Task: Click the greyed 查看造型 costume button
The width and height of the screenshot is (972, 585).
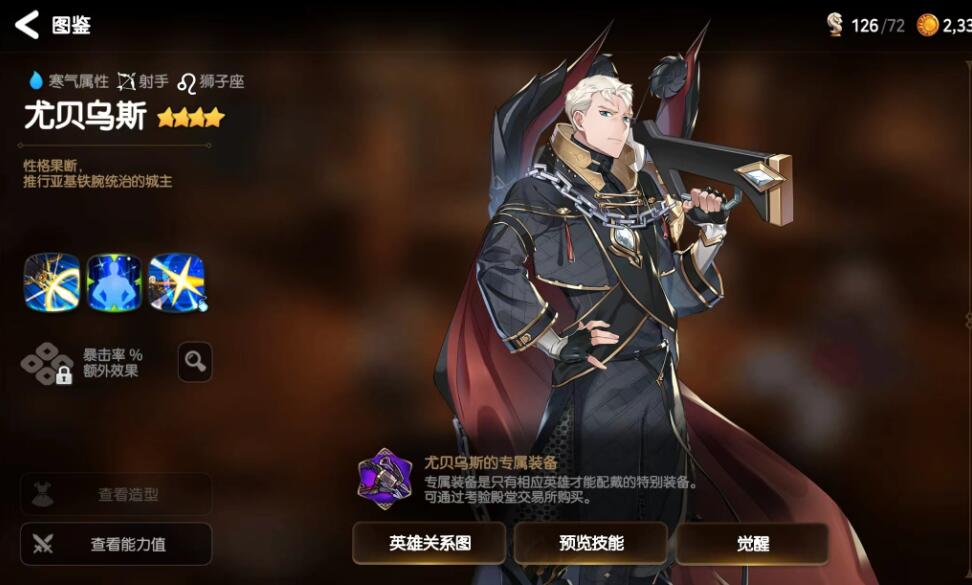Action: [116, 494]
